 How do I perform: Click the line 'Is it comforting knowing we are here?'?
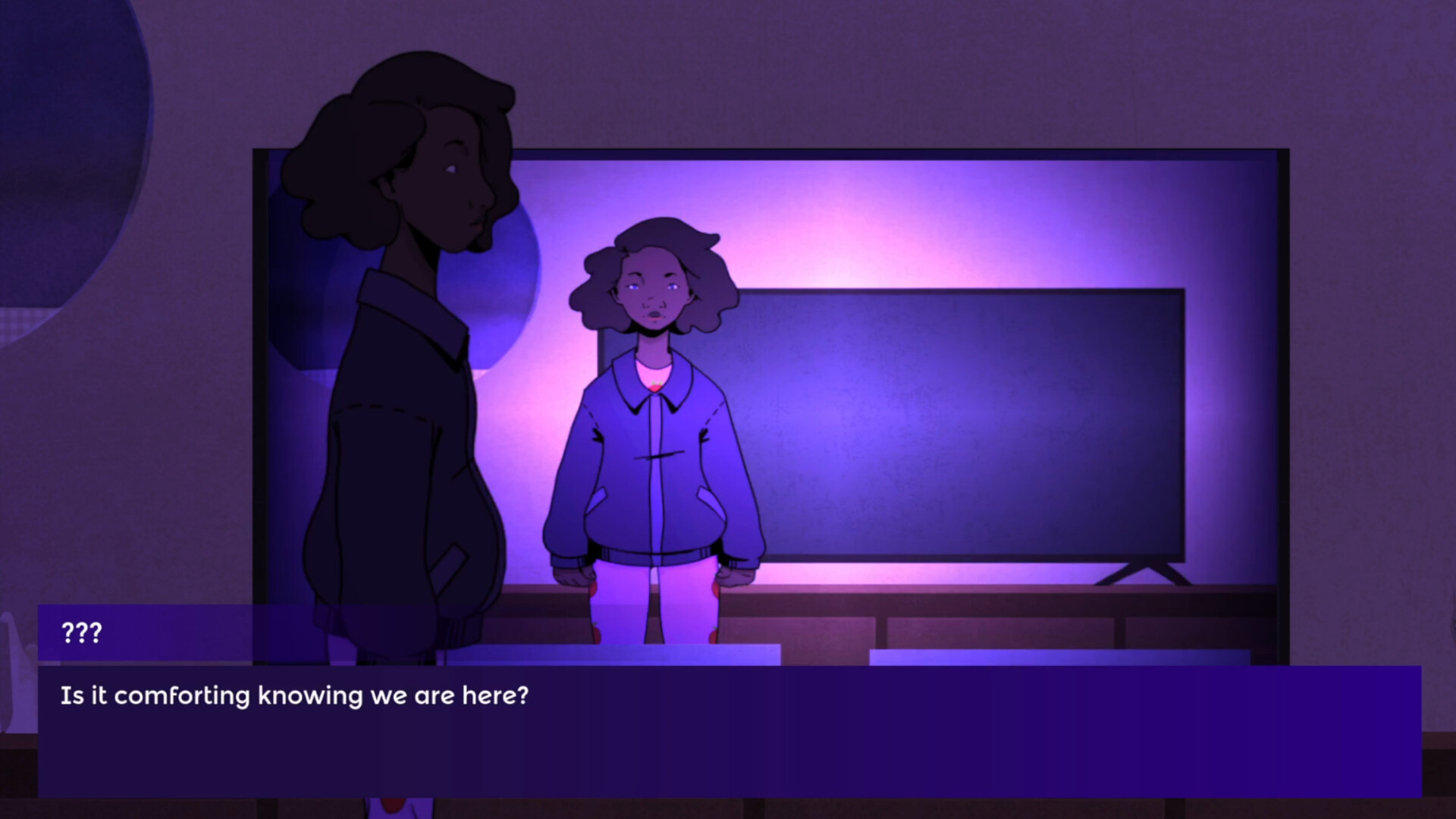click(293, 694)
